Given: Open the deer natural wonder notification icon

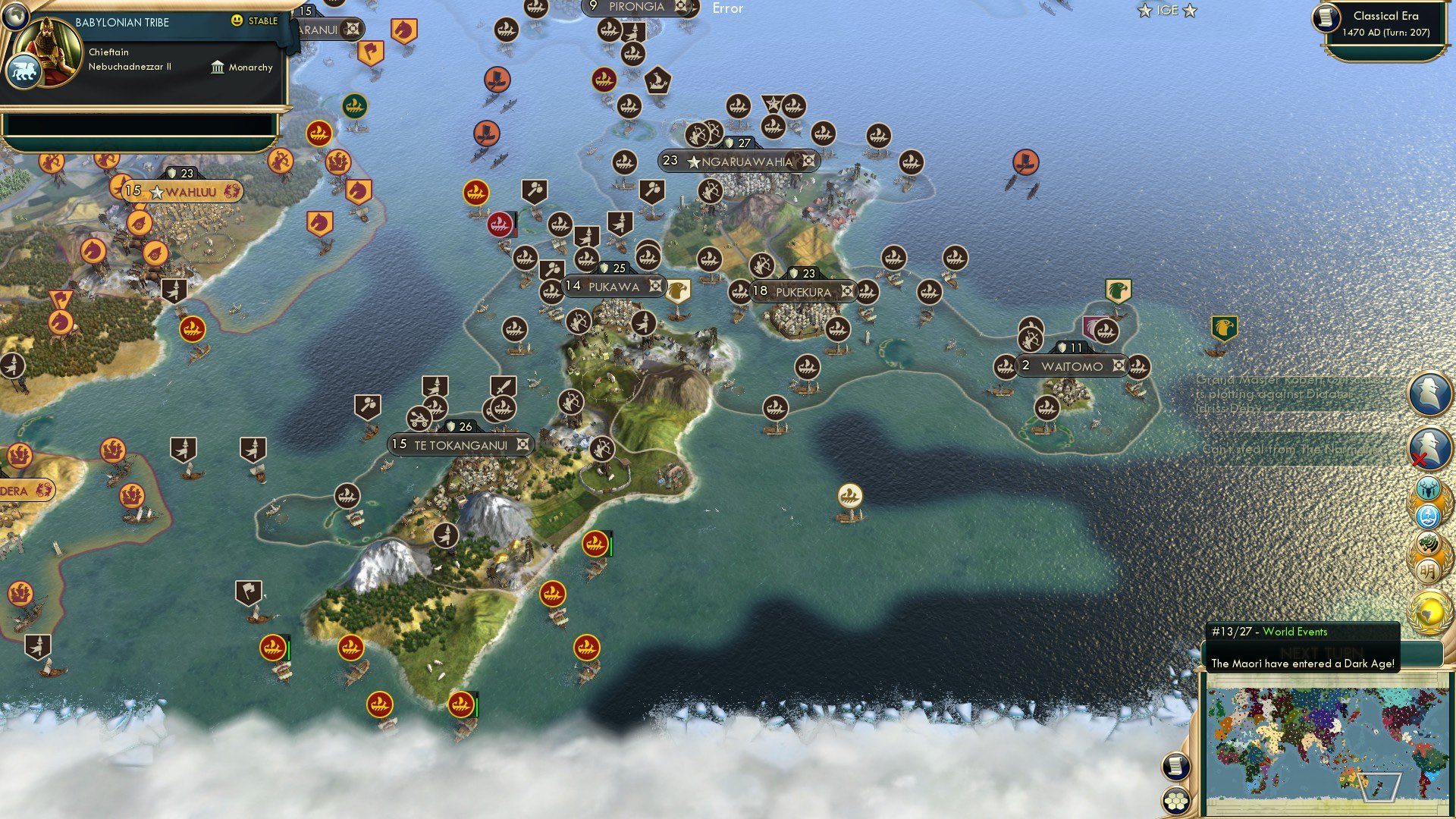Looking at the screenshot, I should tap(1429, 489).
